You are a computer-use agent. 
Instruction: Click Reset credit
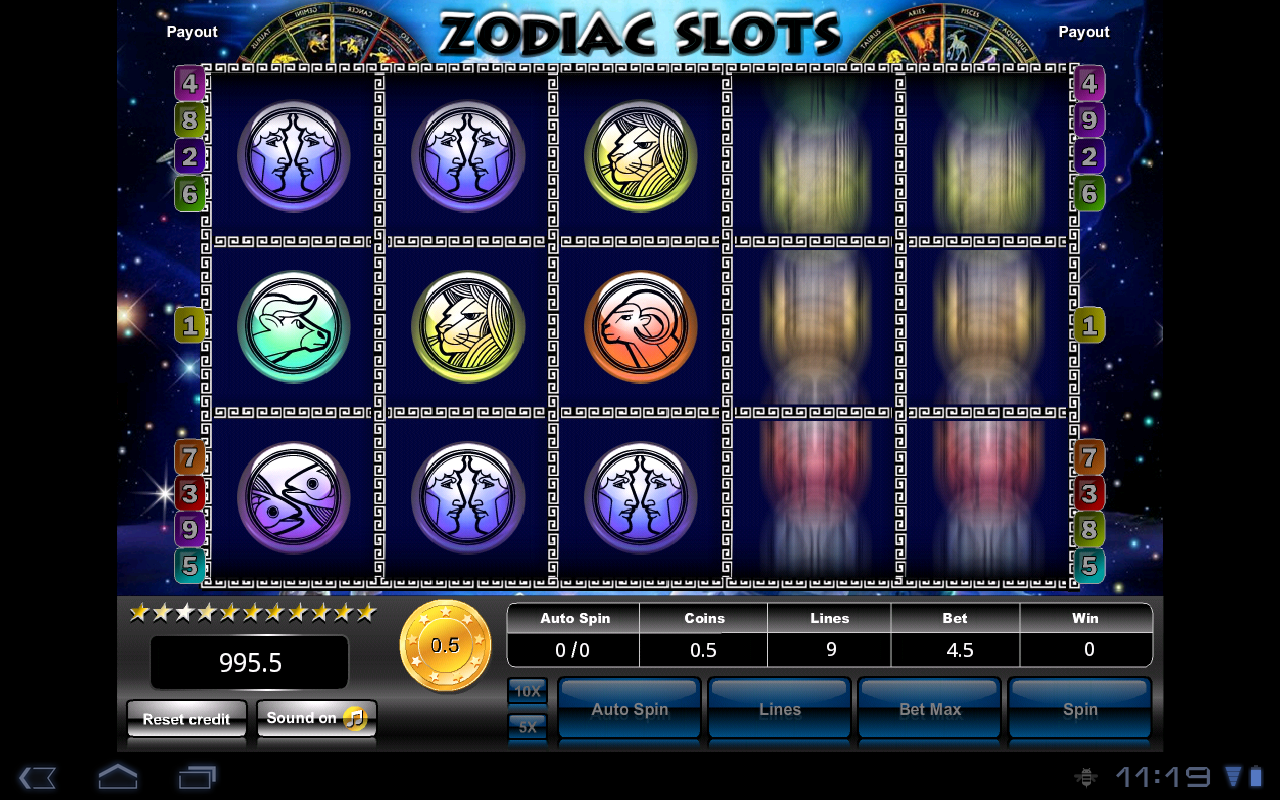[186, 718]
